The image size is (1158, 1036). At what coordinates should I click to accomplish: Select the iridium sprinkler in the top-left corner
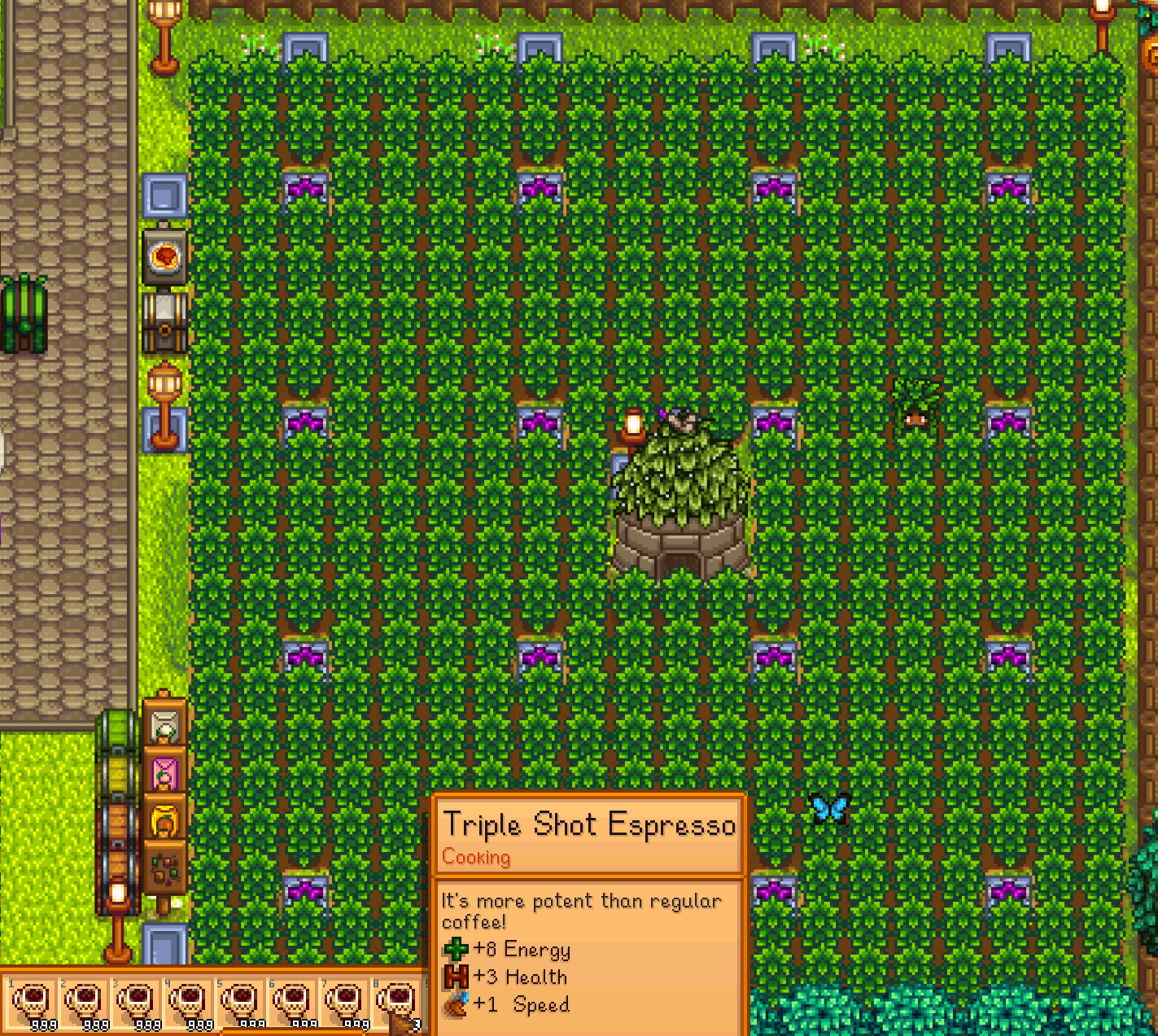[x=305, y=46]
